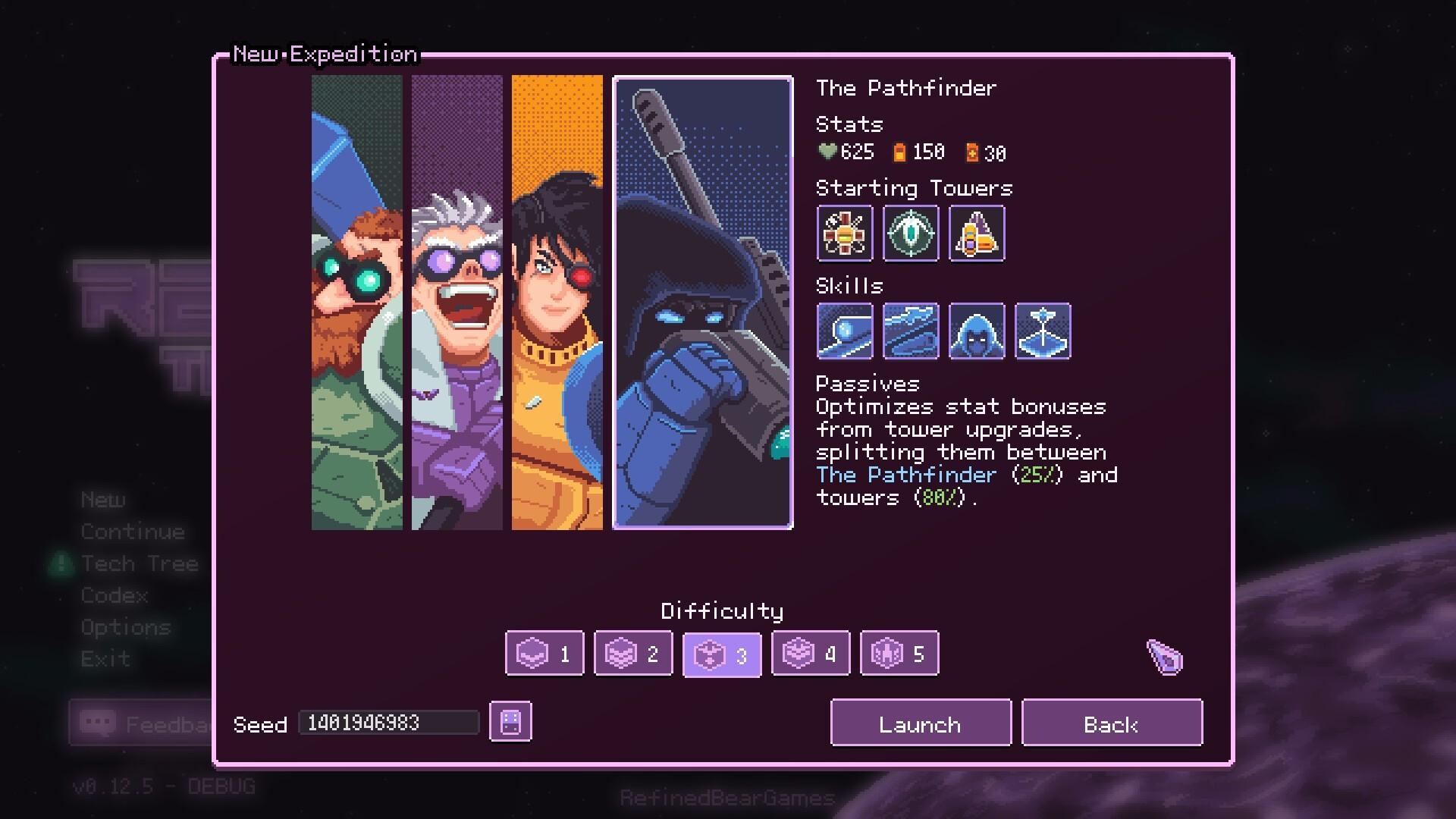The image size is (1456, 819).
Task: Choose difficulty level 4
Action: [x=810, y=653]
